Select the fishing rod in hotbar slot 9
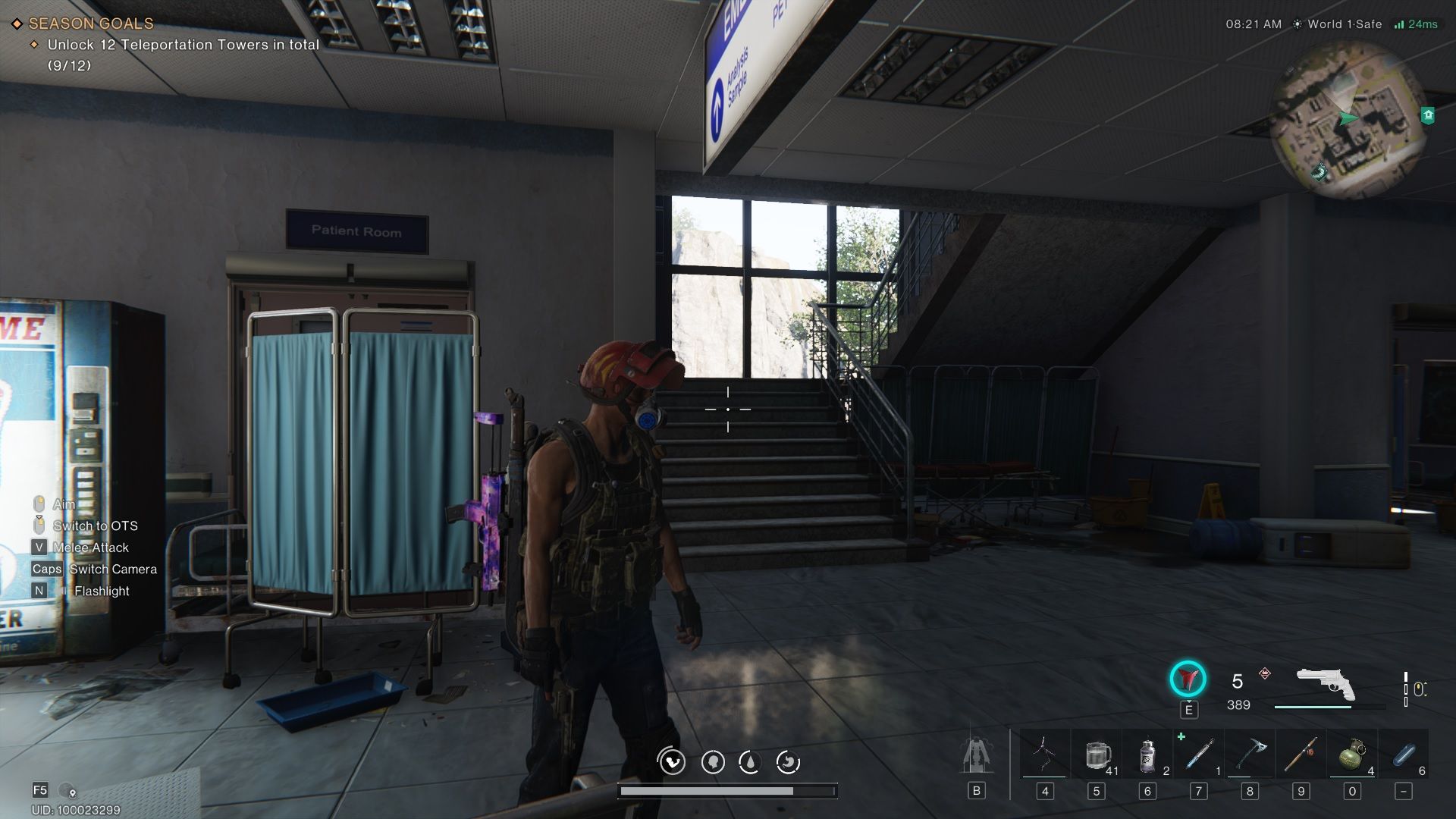Viewport: 1456px width, 819px height. [1301, 753]
